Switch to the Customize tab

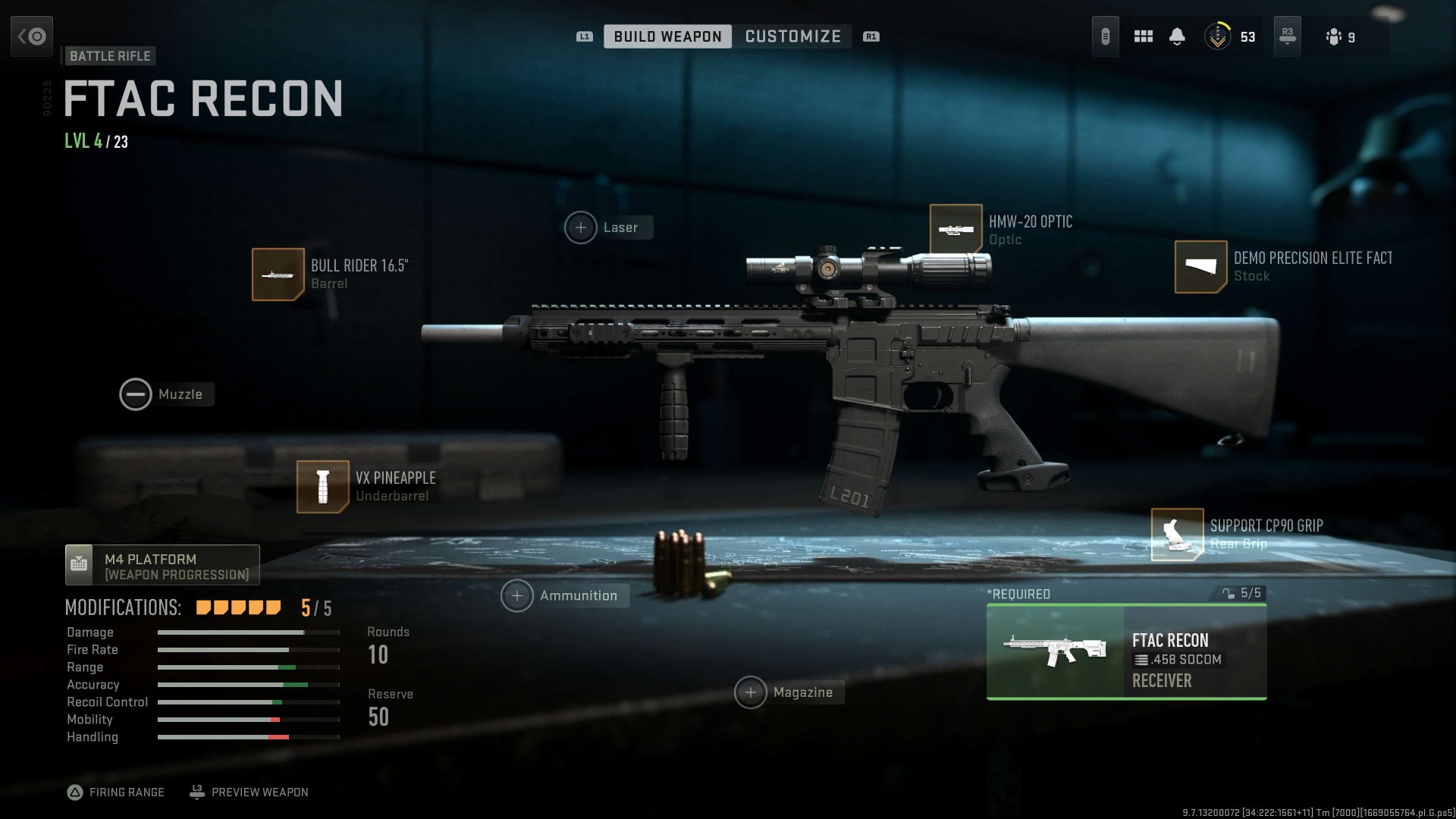792,36
